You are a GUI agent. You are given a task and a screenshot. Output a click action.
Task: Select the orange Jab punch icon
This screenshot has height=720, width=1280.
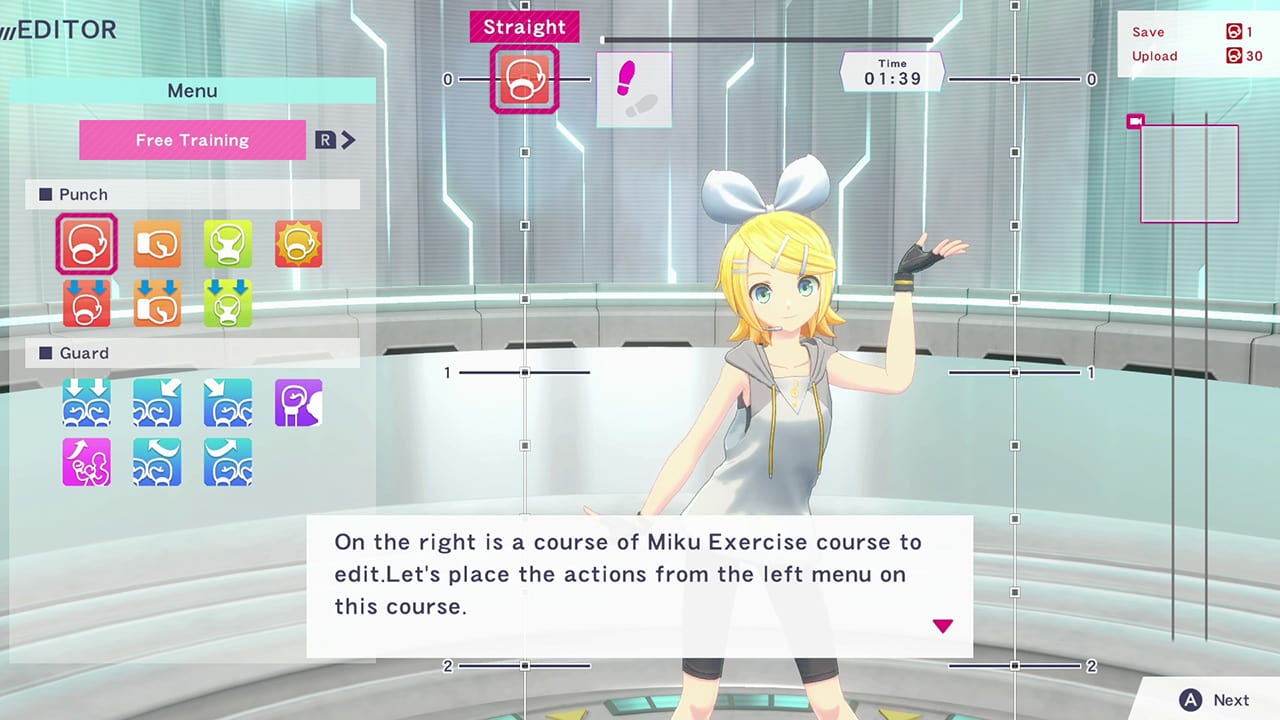(x=157, y=243)
